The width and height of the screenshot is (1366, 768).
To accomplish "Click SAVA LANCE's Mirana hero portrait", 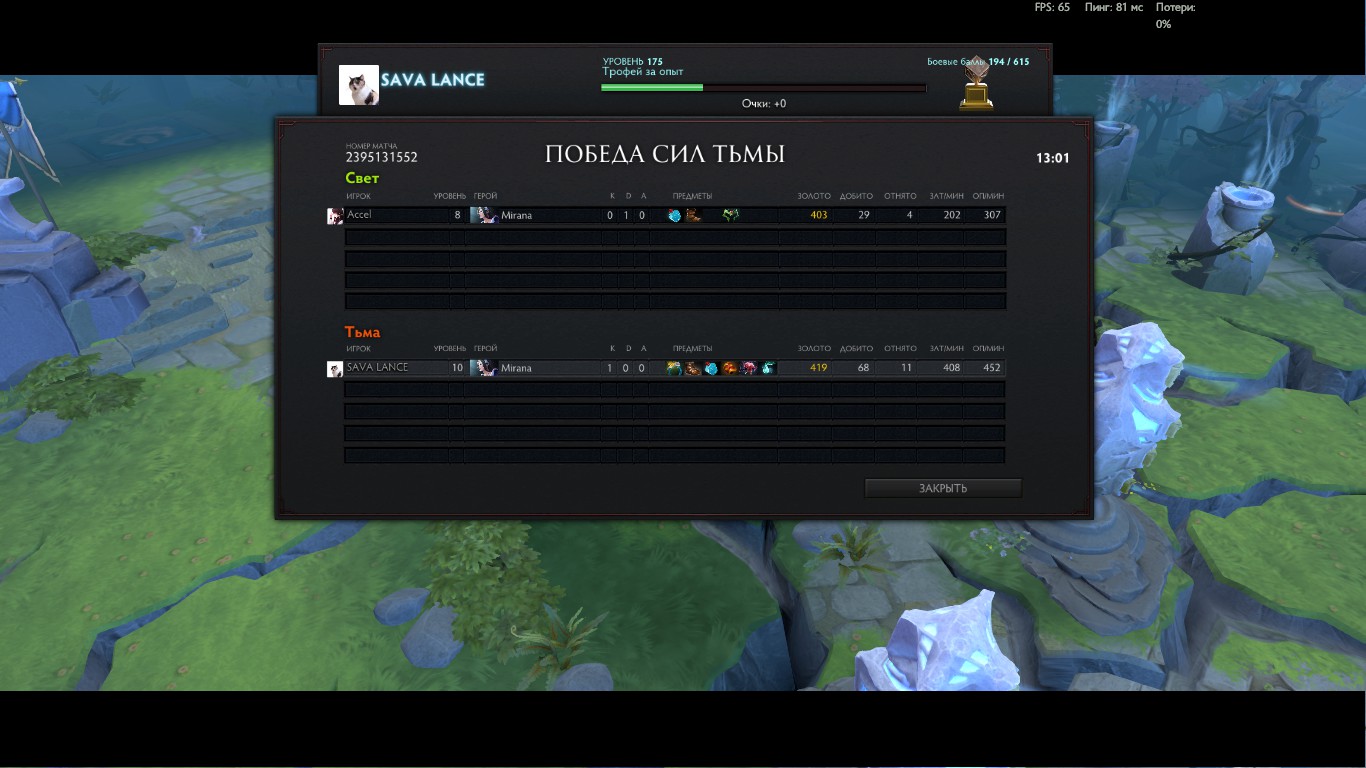I will [483, 368].
